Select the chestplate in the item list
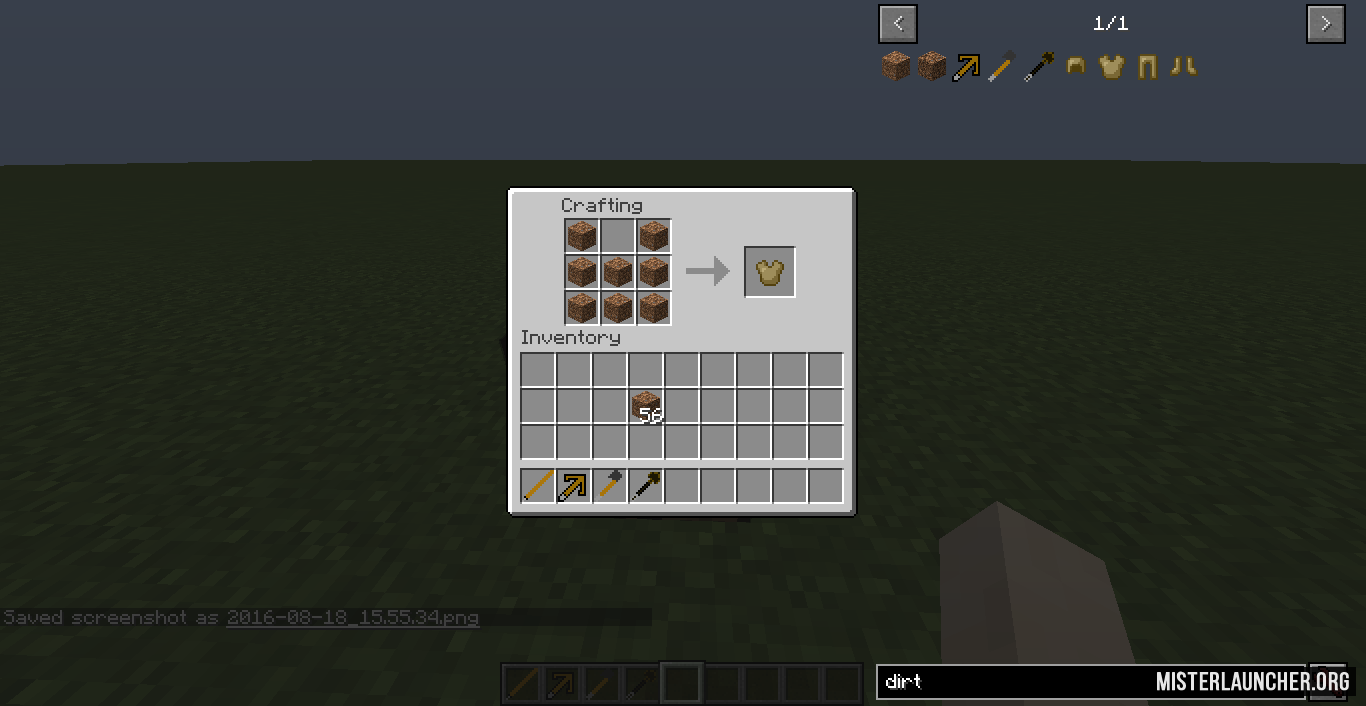Image resolution: width=1366 pixels, height=706 pixels. 1111,67
